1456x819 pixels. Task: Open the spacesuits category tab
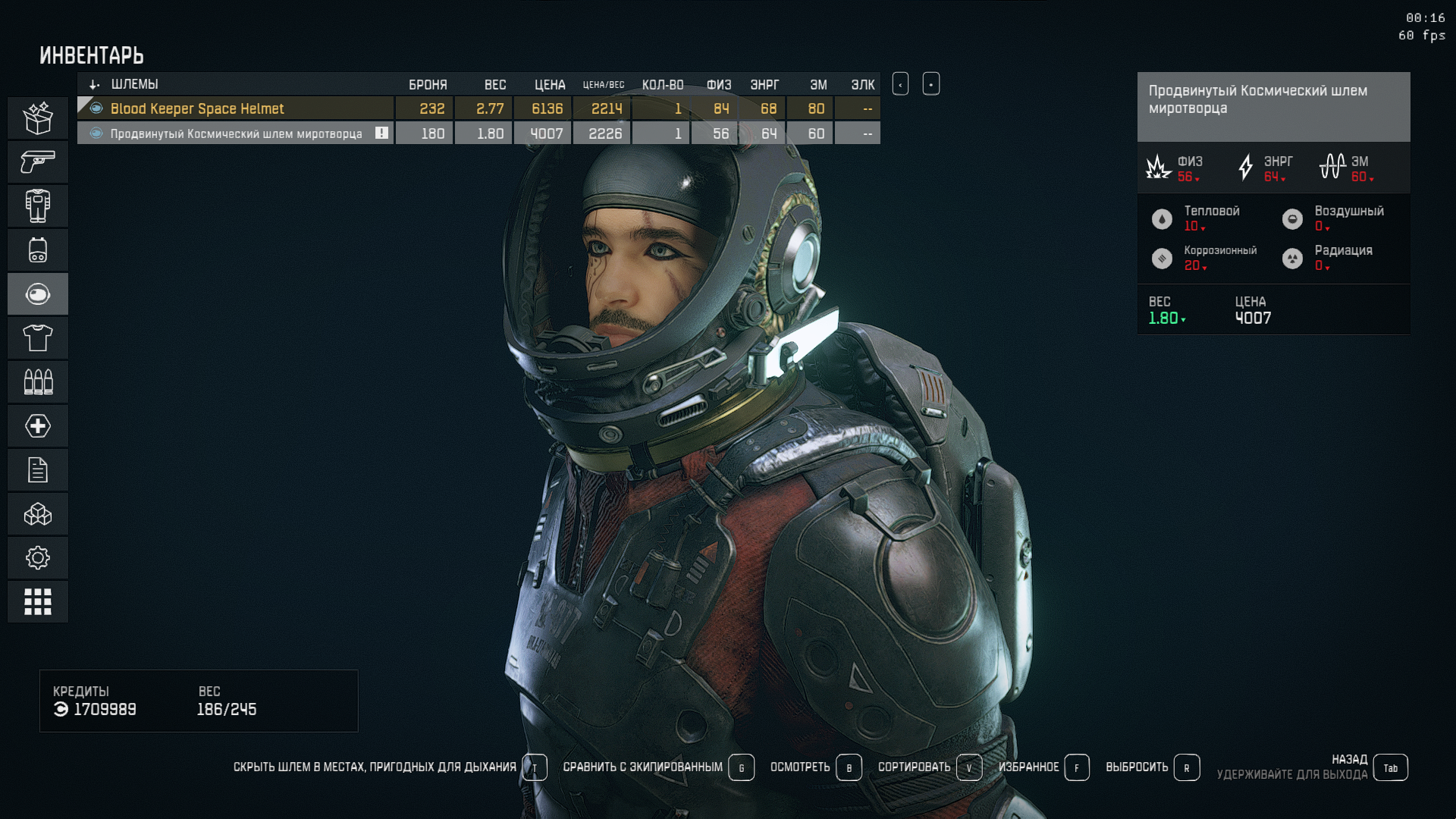(38, 206)
